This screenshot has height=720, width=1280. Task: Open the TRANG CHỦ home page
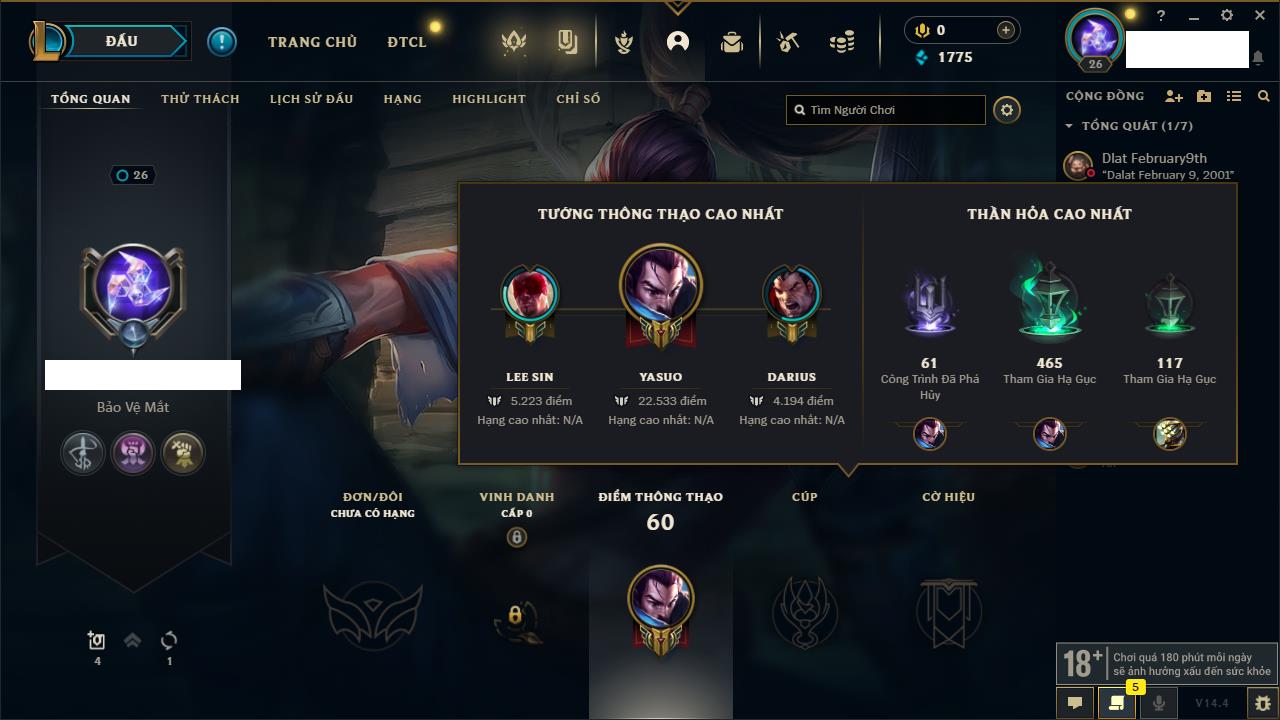tap(312, 42)
